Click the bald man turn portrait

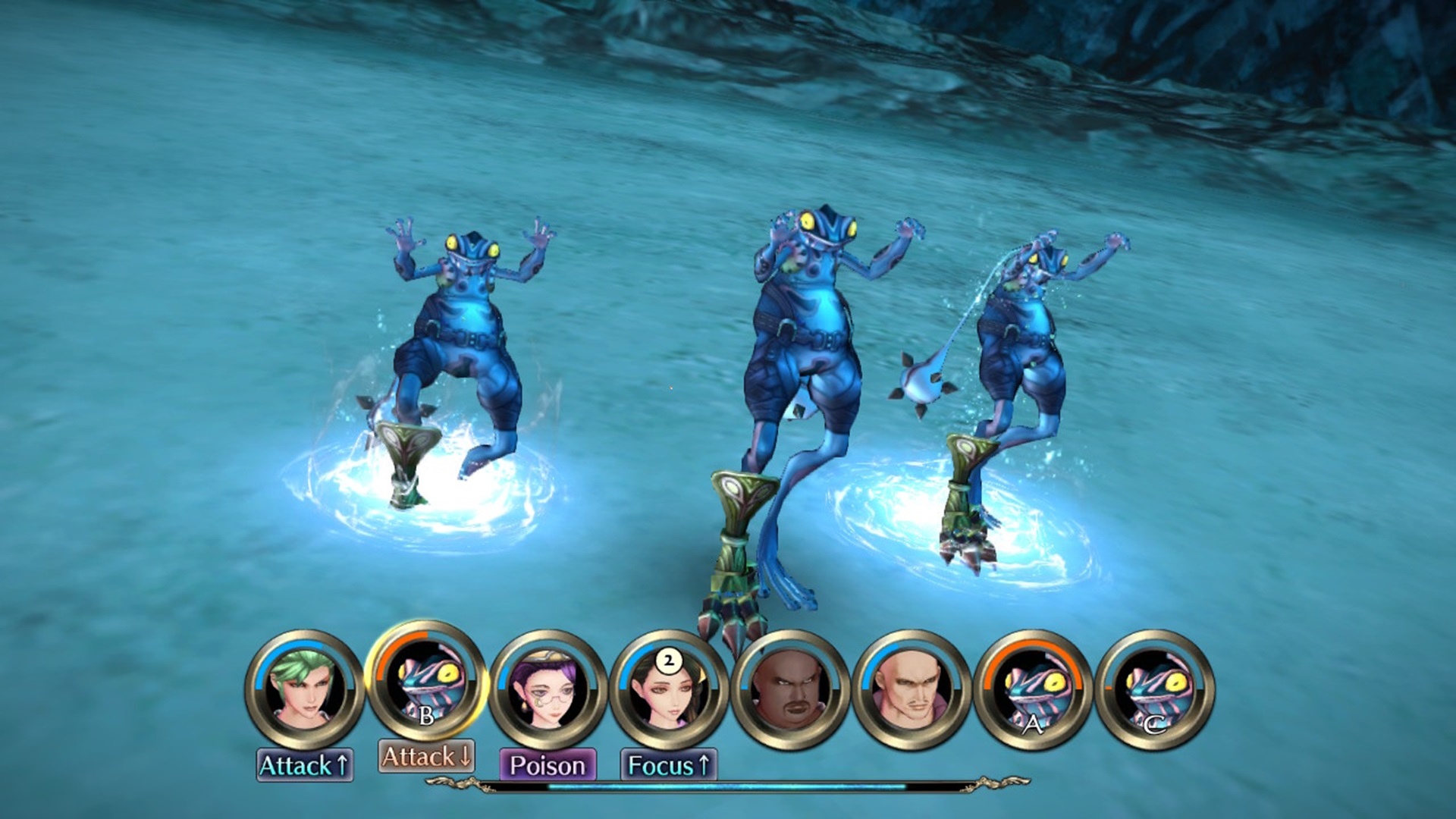coord(912,689)
